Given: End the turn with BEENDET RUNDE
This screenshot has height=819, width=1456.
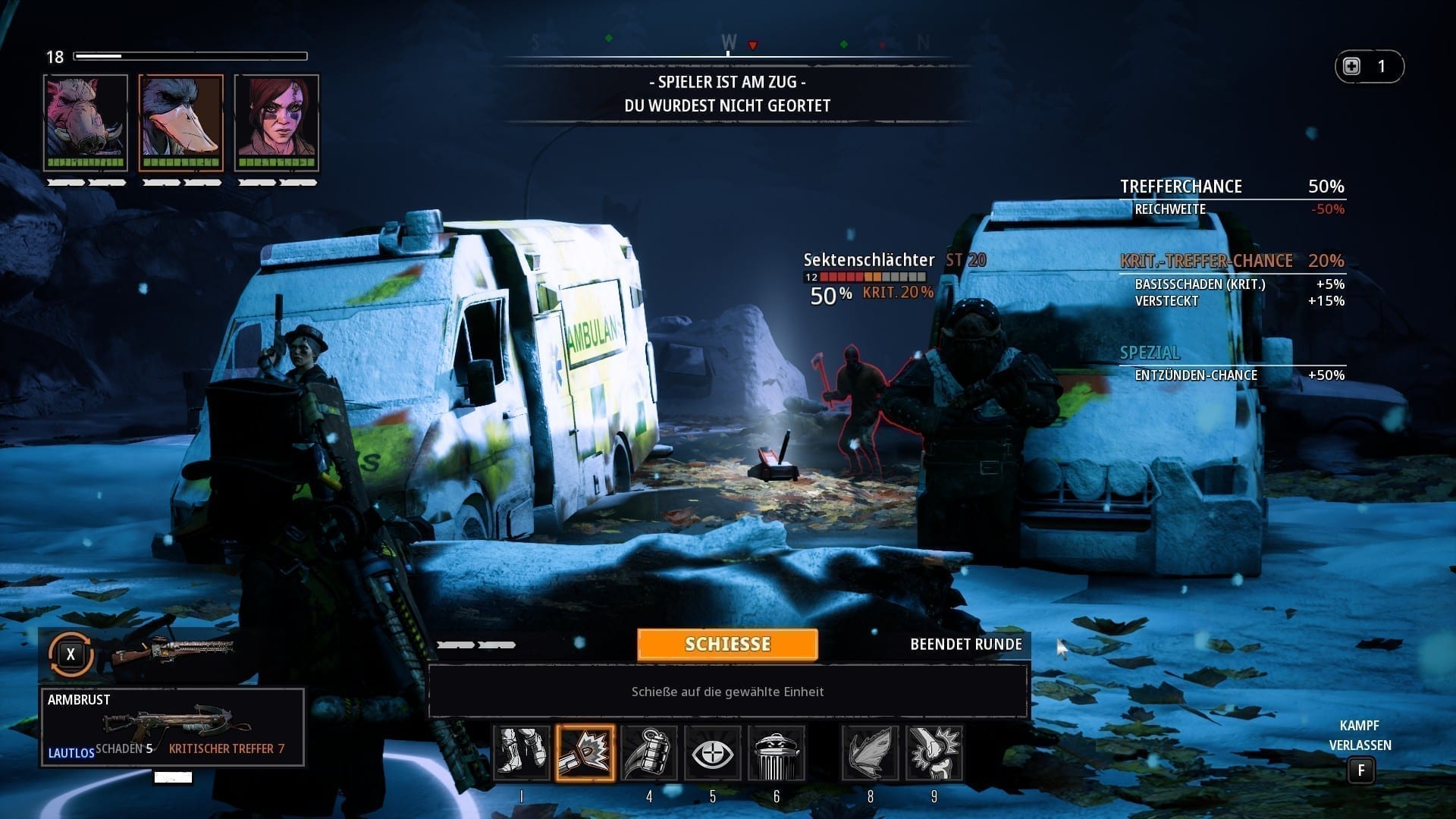Looking at the screenshot, I should click(965, 645).
